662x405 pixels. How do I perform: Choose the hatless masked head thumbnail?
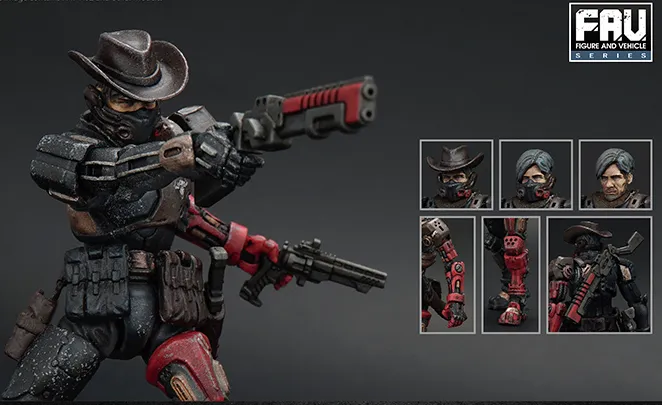click(536, 174)
